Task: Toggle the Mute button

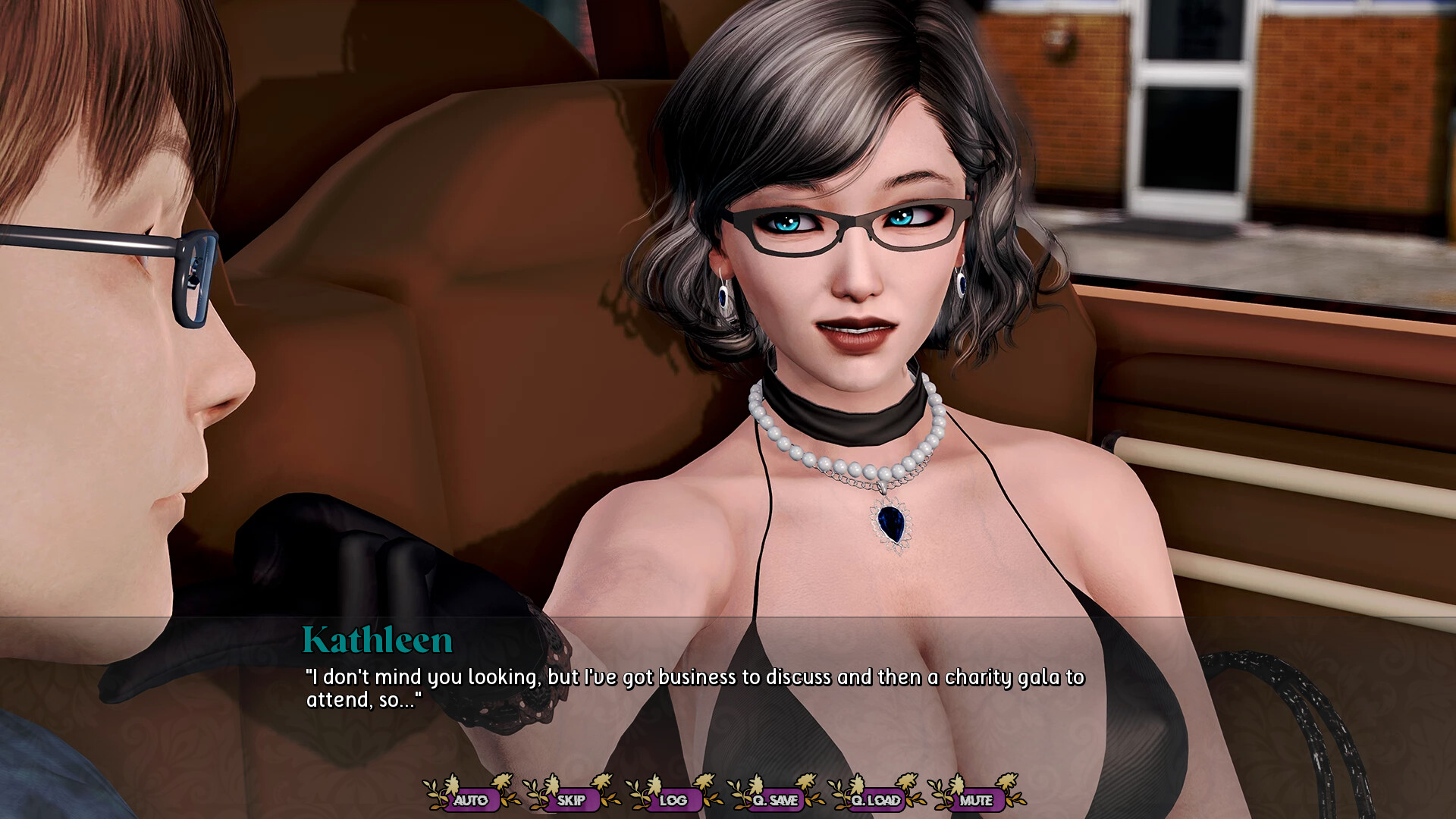Action: tap(976, 799)
